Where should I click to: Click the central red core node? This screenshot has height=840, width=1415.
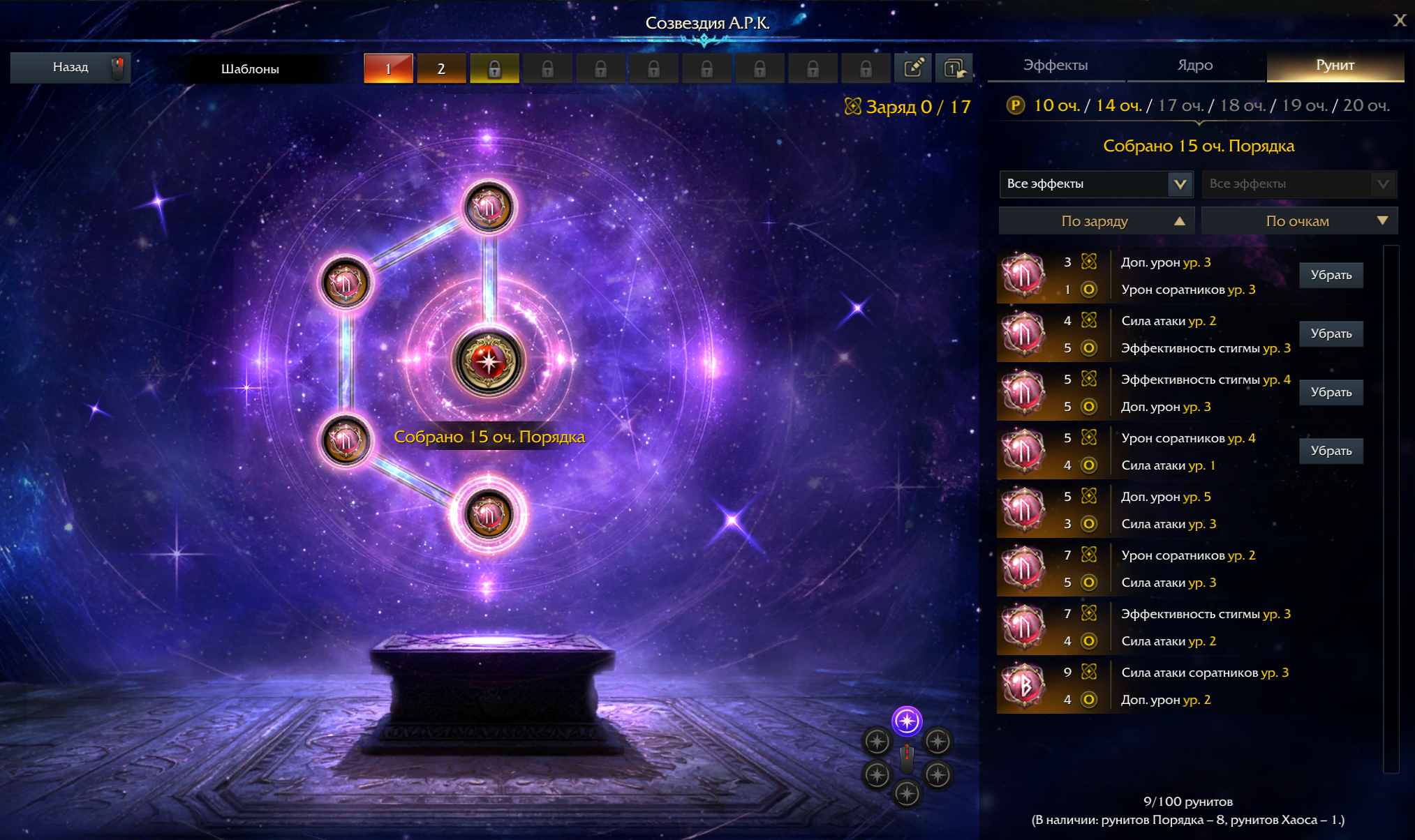(x=488, y=361)
